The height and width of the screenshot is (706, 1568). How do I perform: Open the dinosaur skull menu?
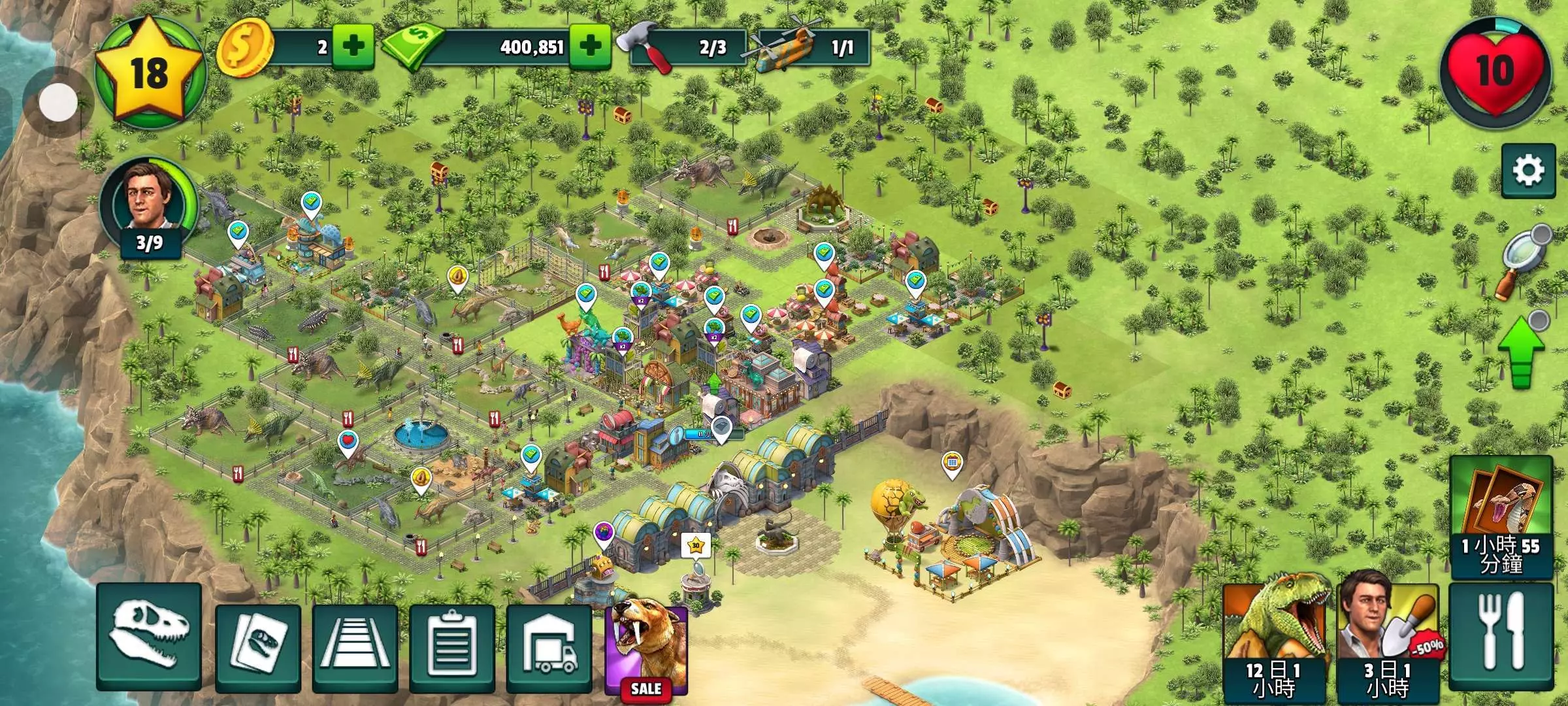coord(149,637)
